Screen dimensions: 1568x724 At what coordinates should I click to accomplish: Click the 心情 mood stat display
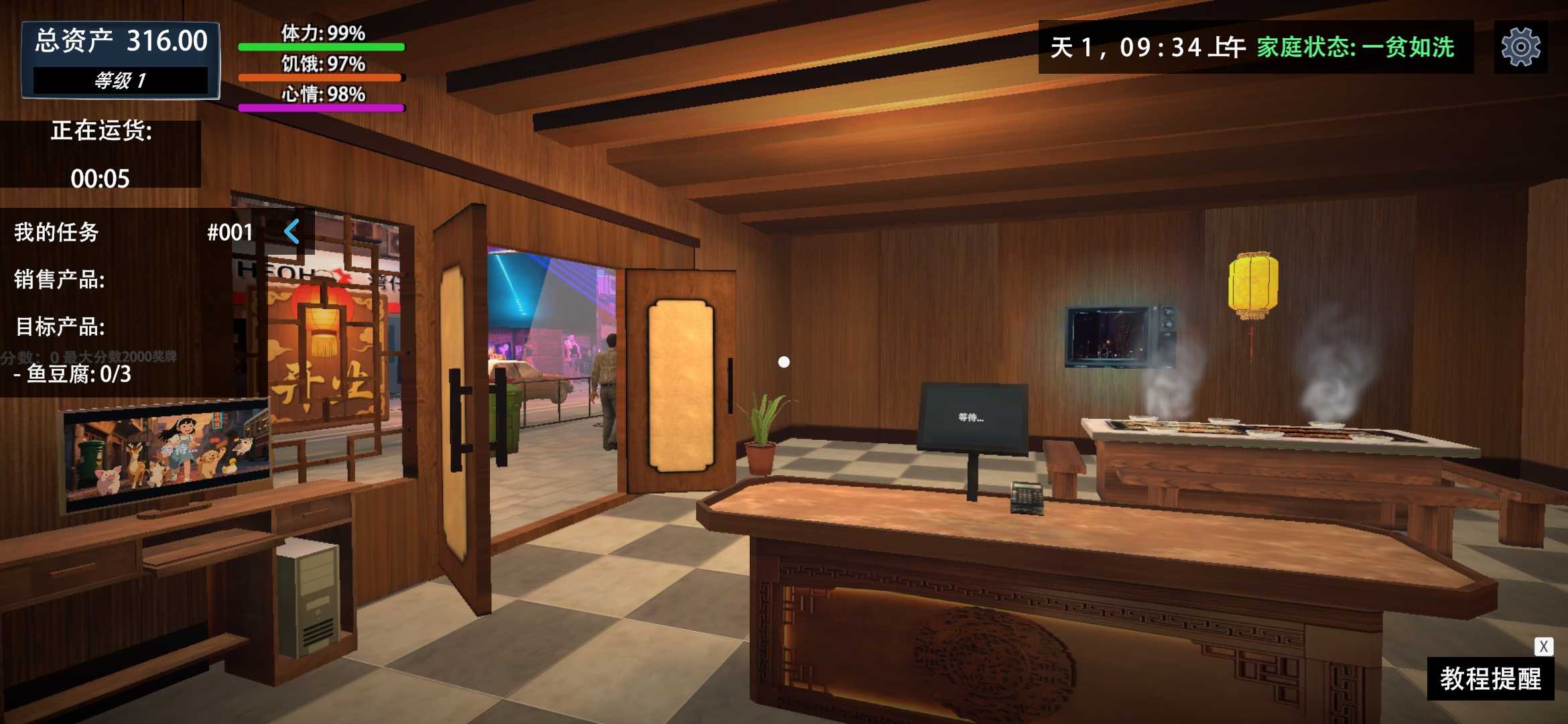coord(320,97)
